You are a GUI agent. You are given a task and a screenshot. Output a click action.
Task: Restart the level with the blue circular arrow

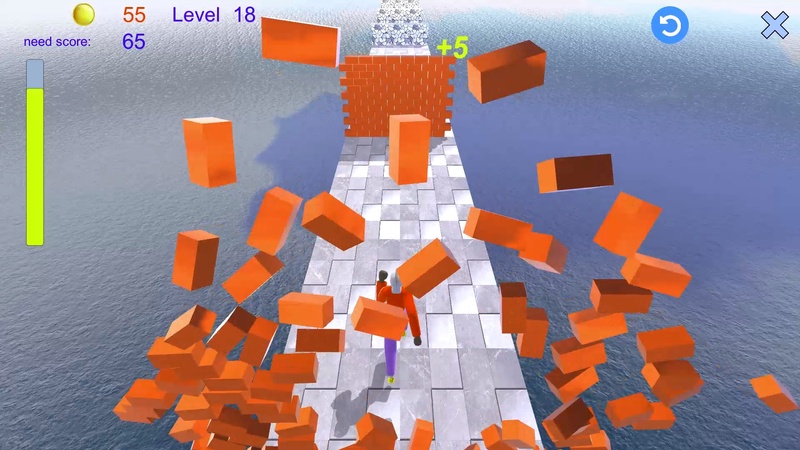[x=669, y=25]
